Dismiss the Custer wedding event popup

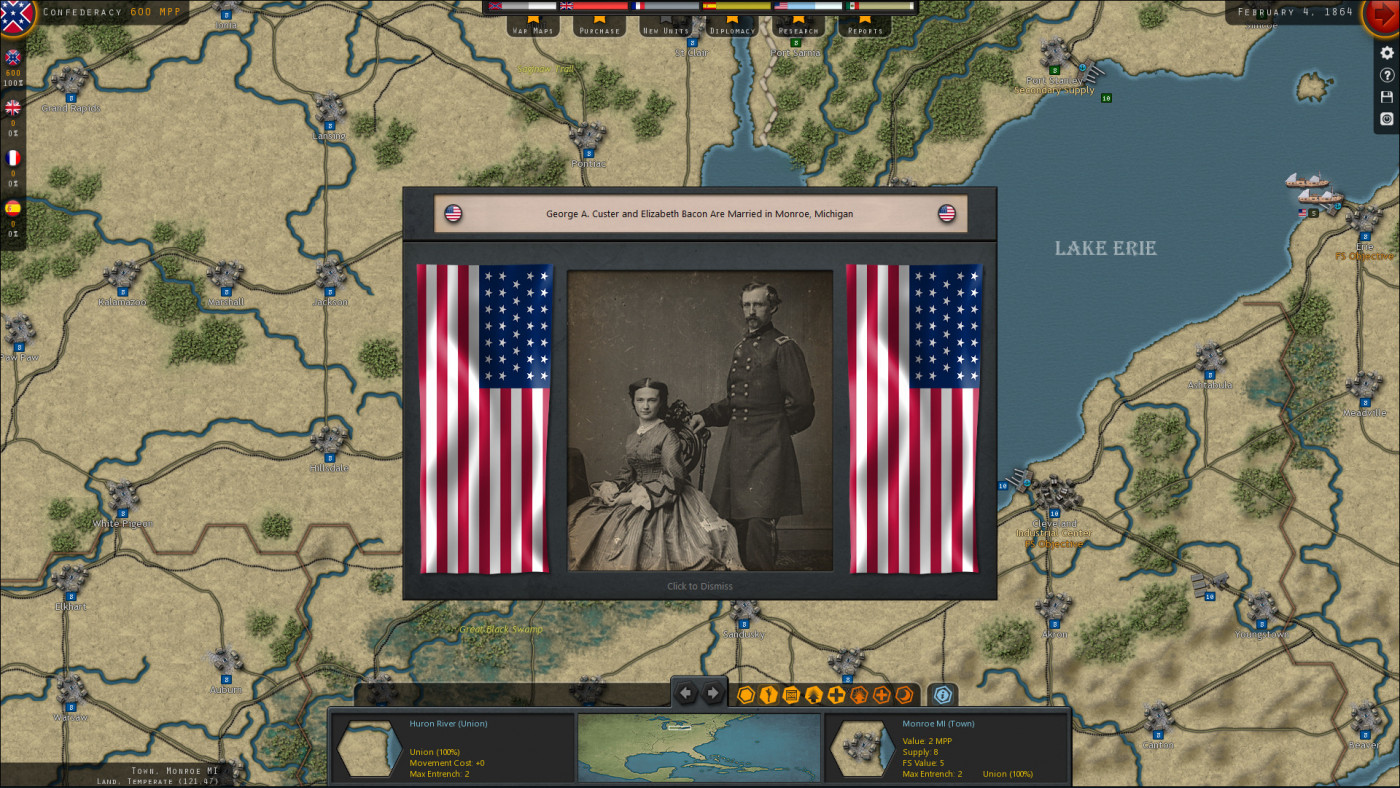(698, 586)
